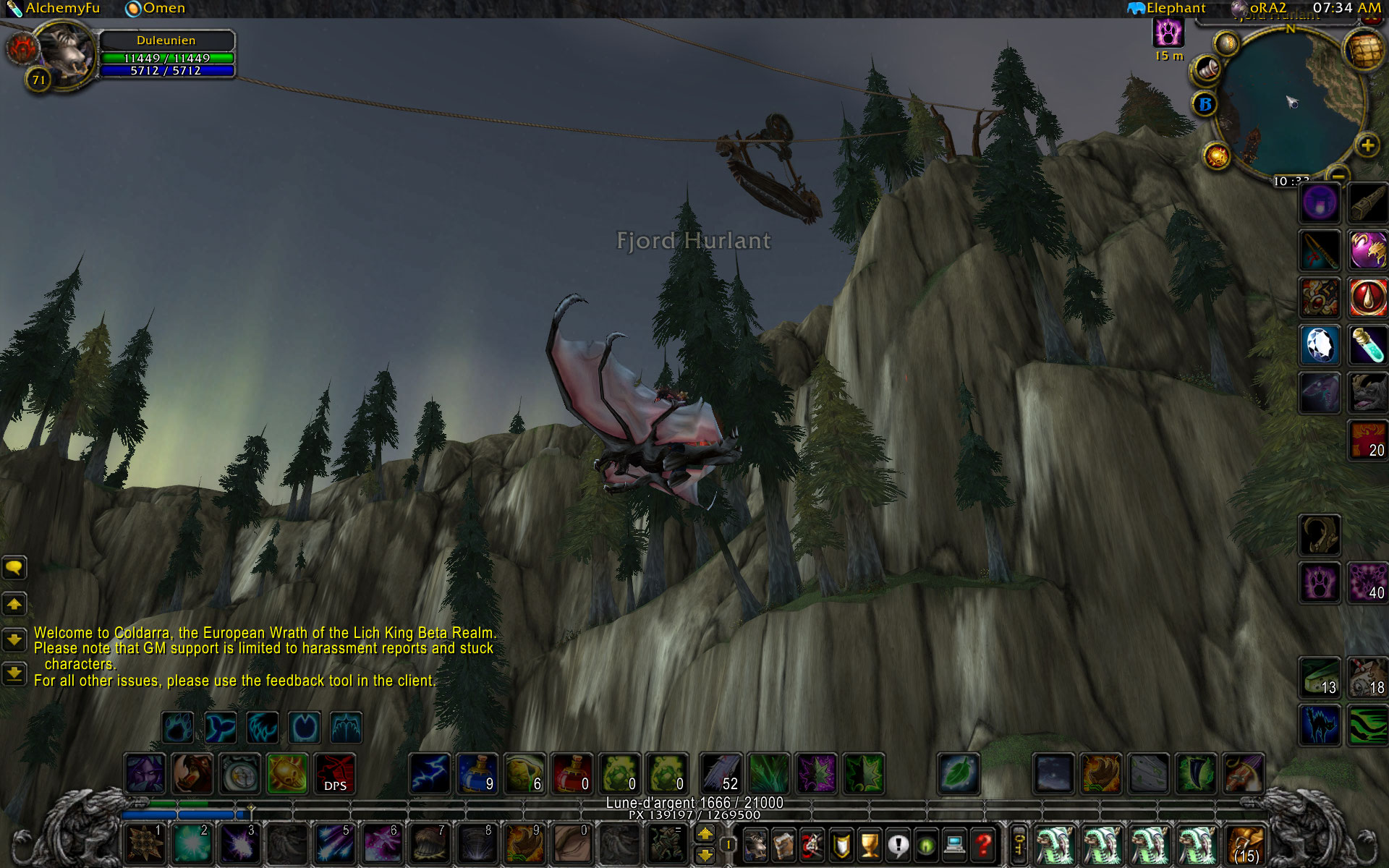Viewport: 1389px width, 868px height.
Task: Open the backpack showing (15) free slots
Action: pos(1246,844)
